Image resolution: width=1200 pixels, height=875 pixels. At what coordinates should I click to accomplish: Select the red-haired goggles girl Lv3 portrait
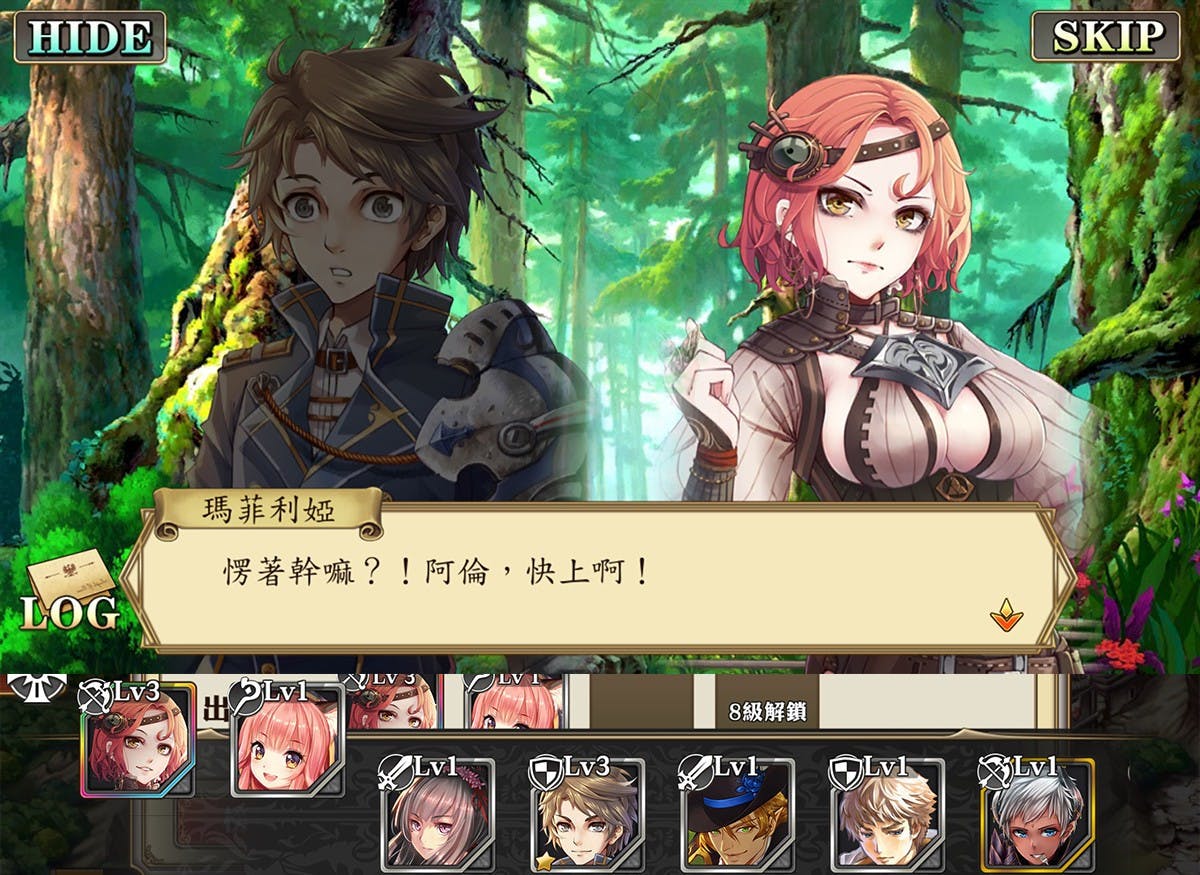[138, 740]
